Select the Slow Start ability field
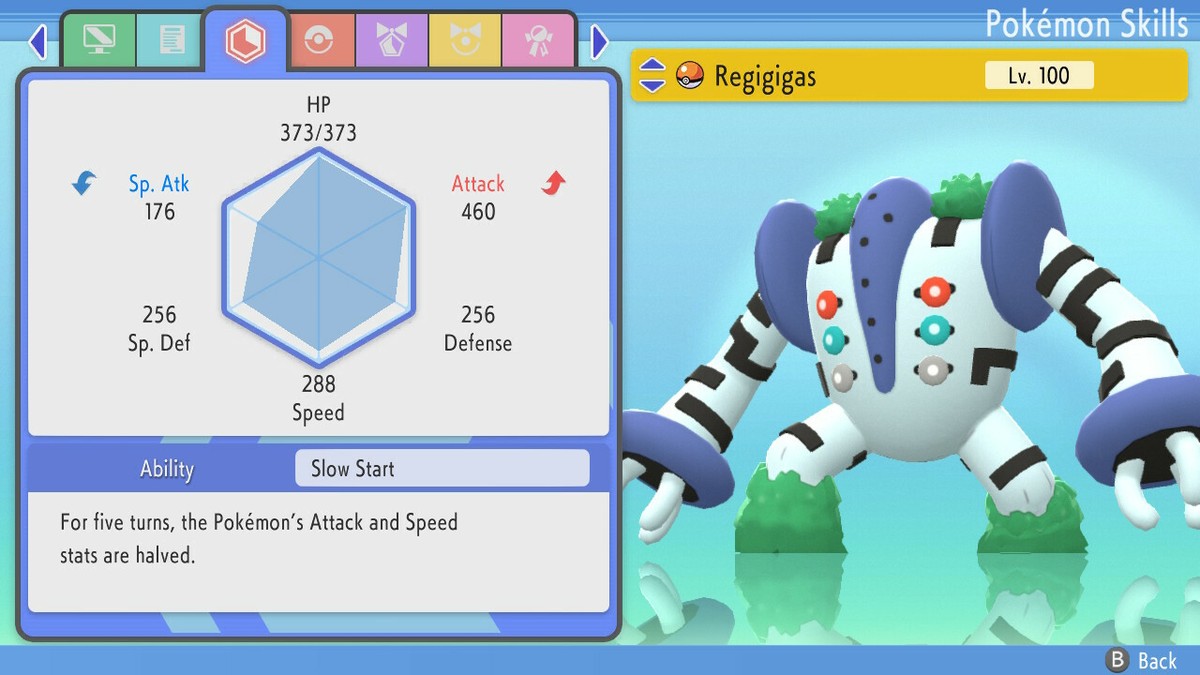Viewport: 1200px width, 675px height. [x=442, y=468]
